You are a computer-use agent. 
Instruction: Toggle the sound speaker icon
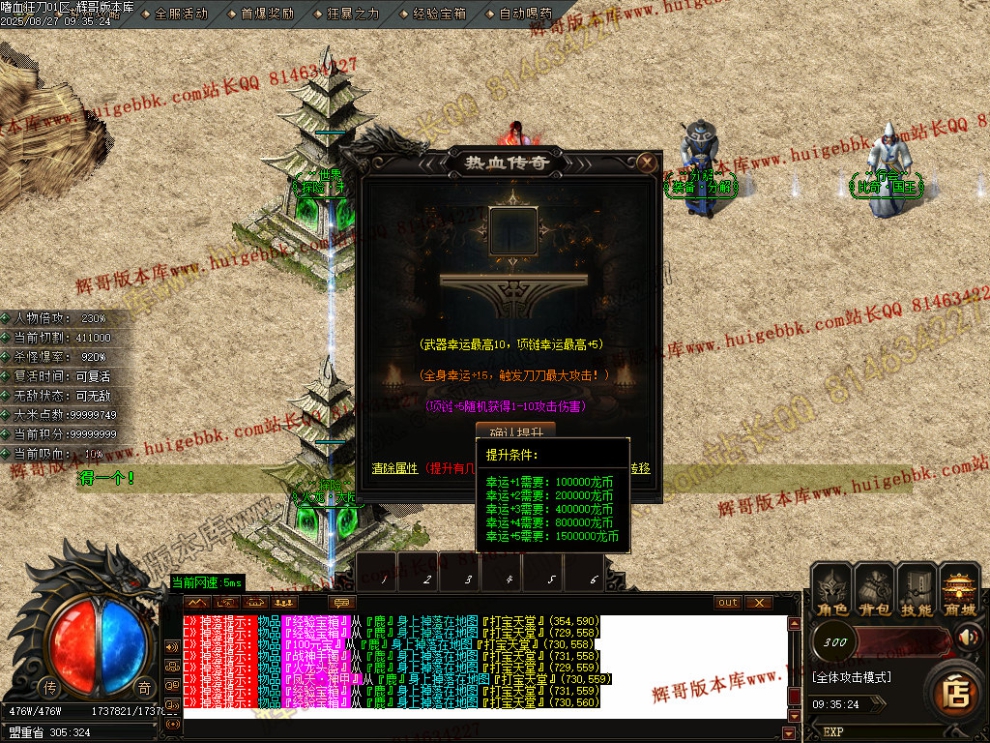point(967,636)
